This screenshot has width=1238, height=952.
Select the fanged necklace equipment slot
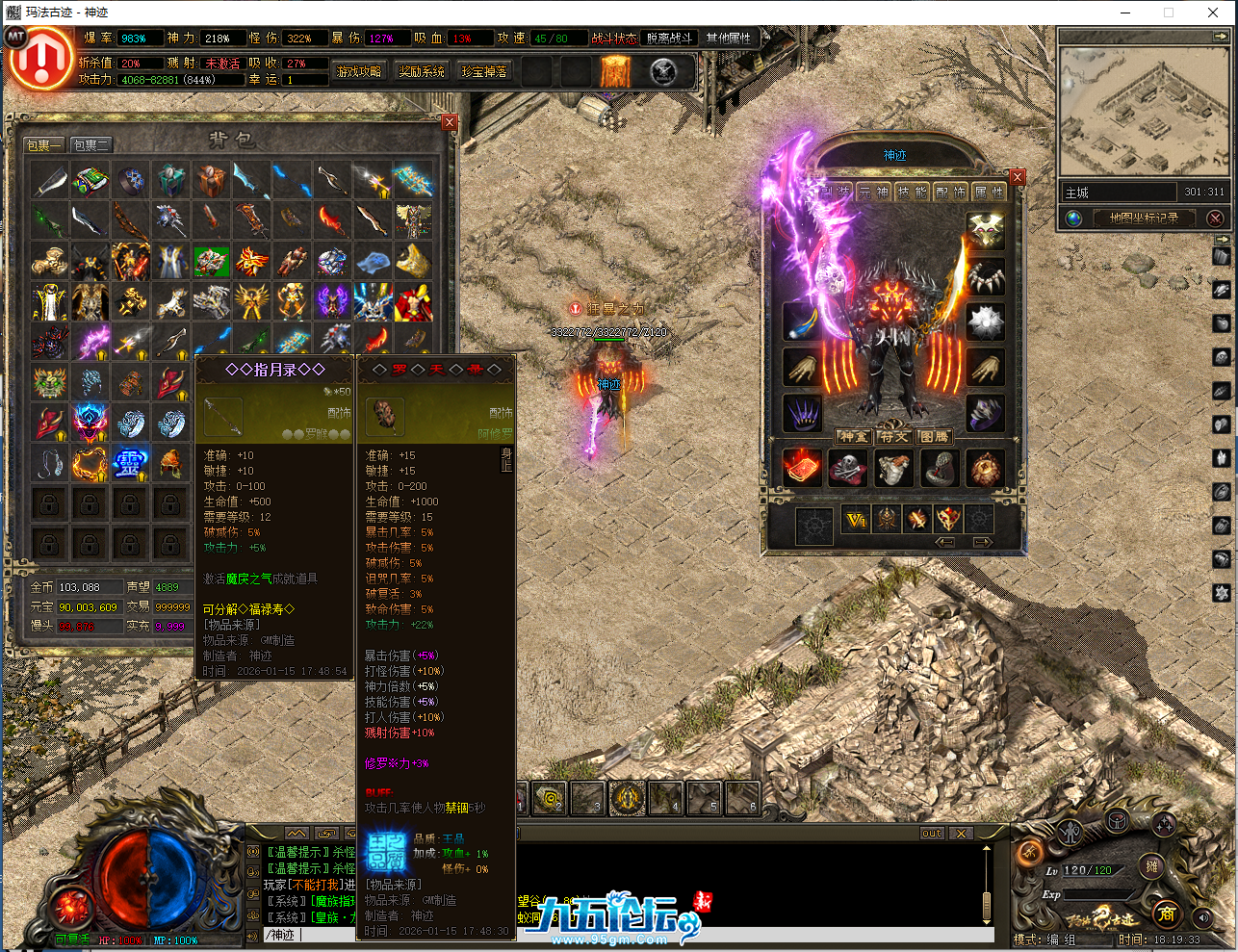pyautogui.click(x=985, y=277)
